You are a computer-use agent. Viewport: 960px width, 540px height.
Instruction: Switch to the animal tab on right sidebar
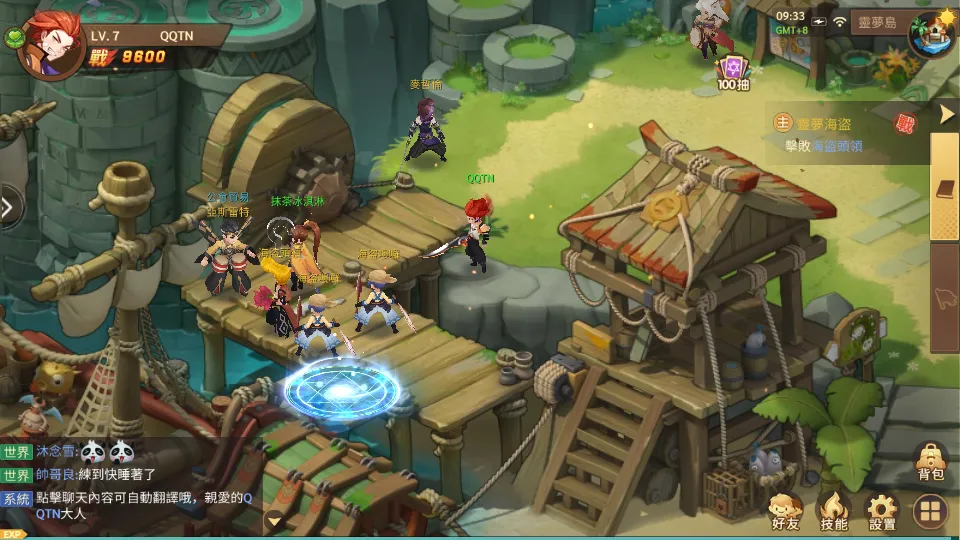[945, 297]
